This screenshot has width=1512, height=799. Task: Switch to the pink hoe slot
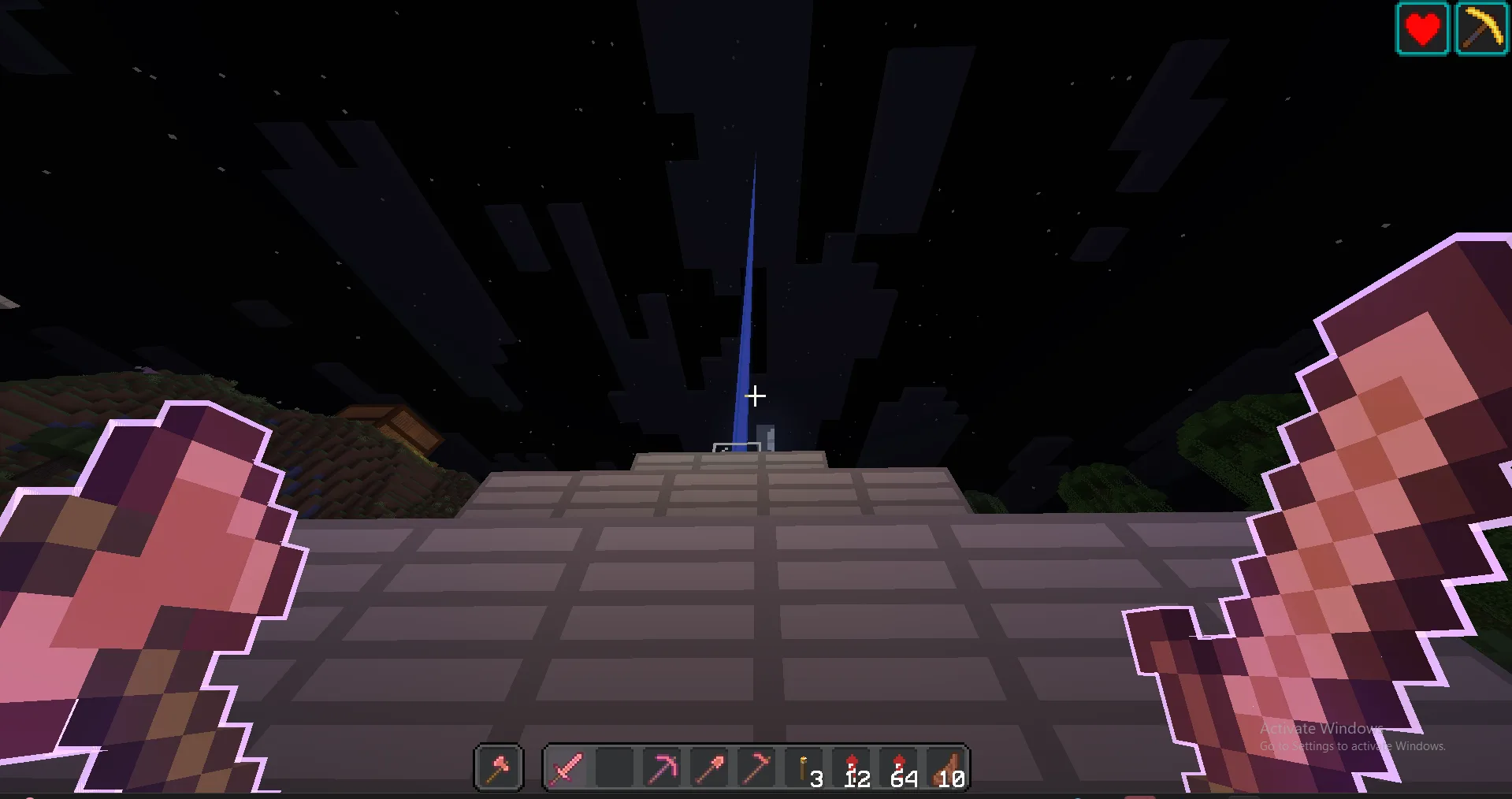coord(756,767)
